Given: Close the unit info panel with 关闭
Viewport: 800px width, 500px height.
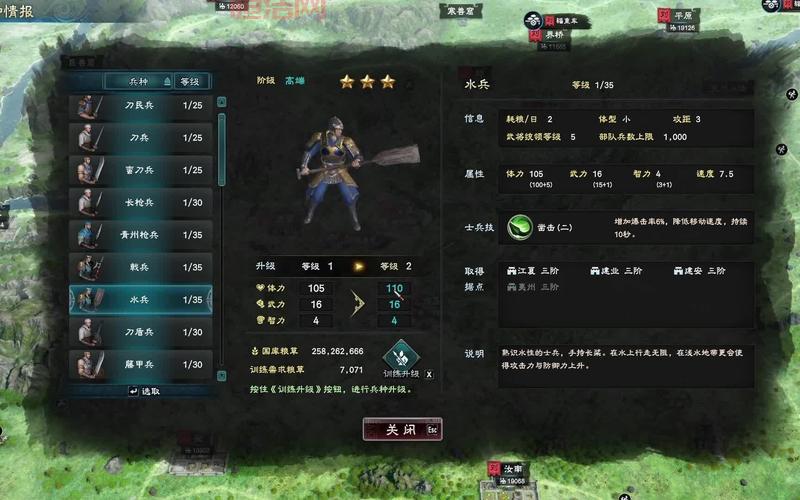Looking at the screenshot, I should click(x=401, y=429).
